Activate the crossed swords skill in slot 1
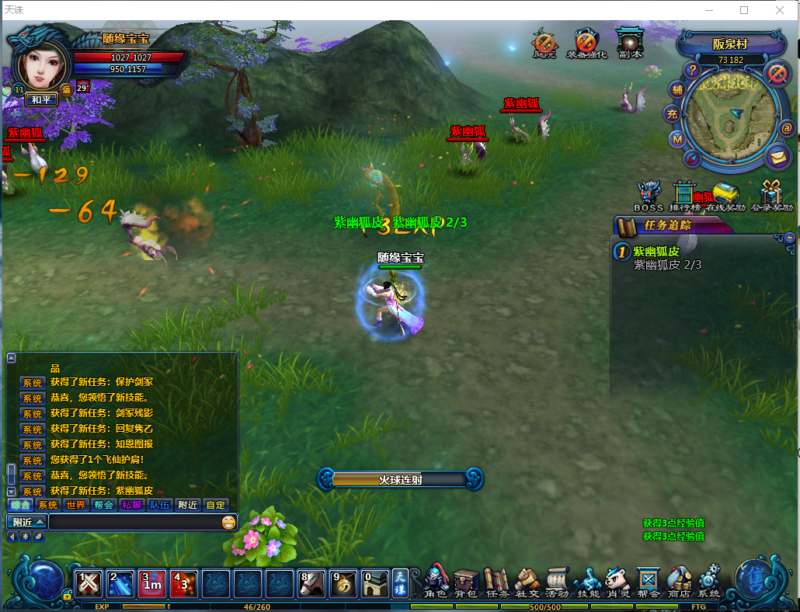The height and width of the screenshot is (612, 800). coord(88,583)
